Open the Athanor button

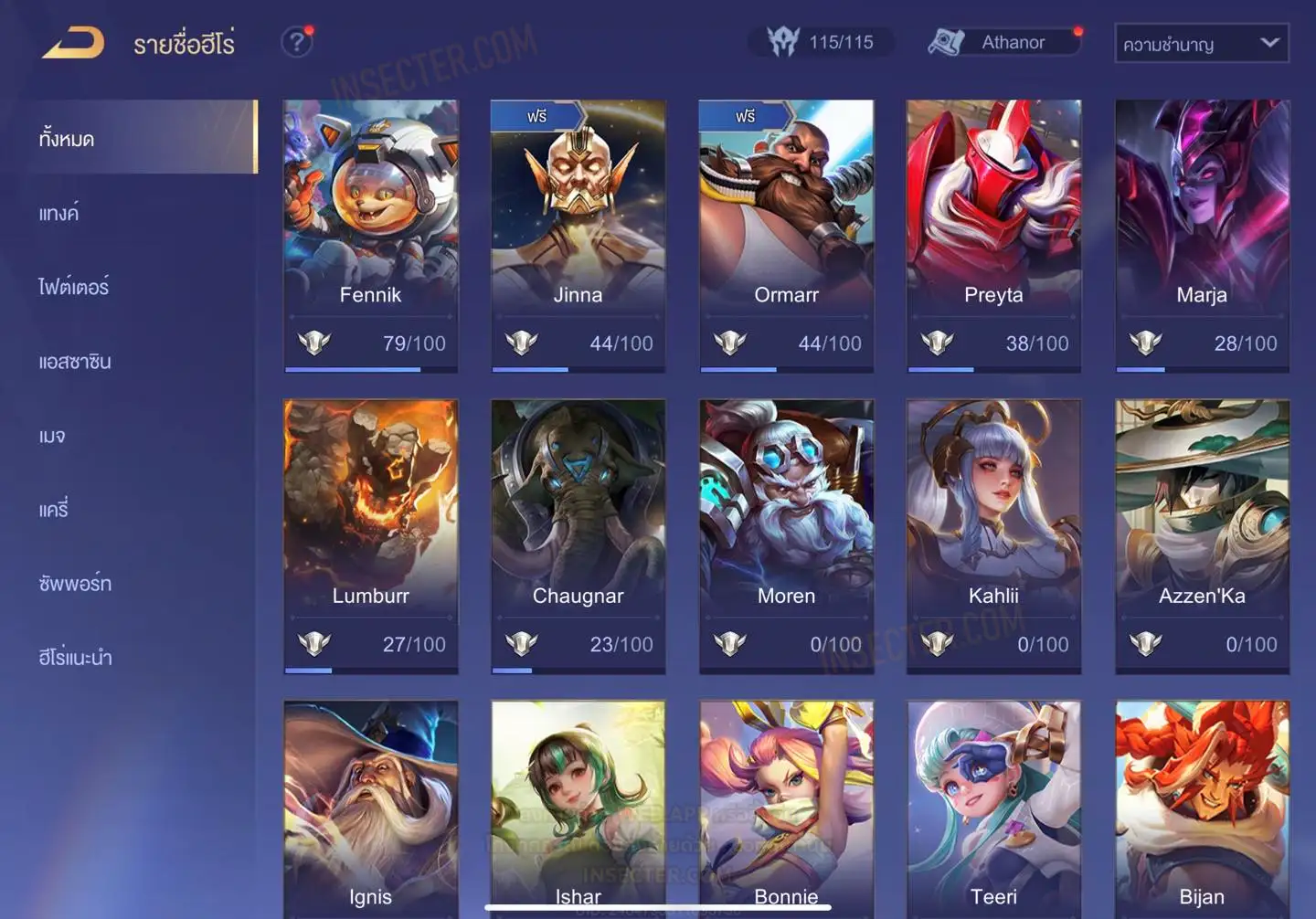[x=1003, y=42]
